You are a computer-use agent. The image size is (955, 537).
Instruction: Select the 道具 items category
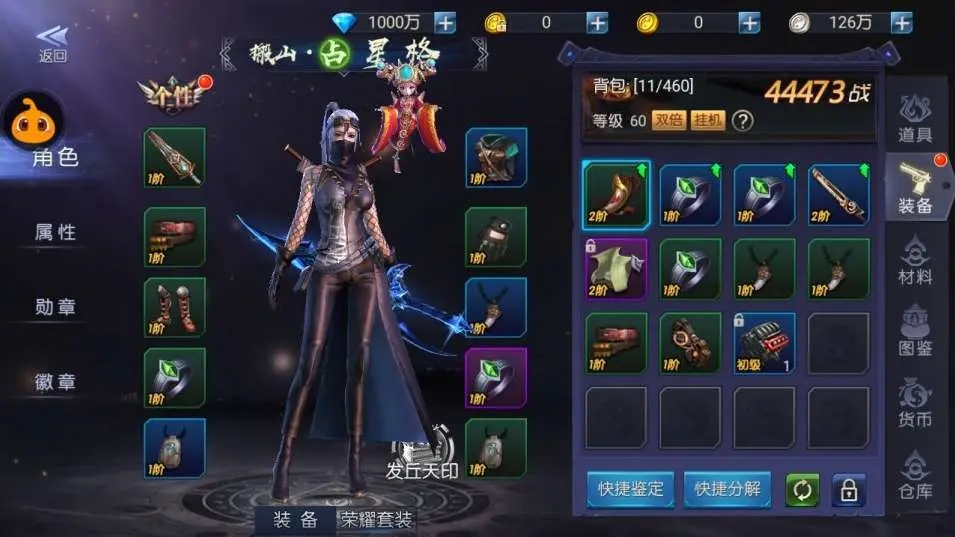(x=916, y=118)
